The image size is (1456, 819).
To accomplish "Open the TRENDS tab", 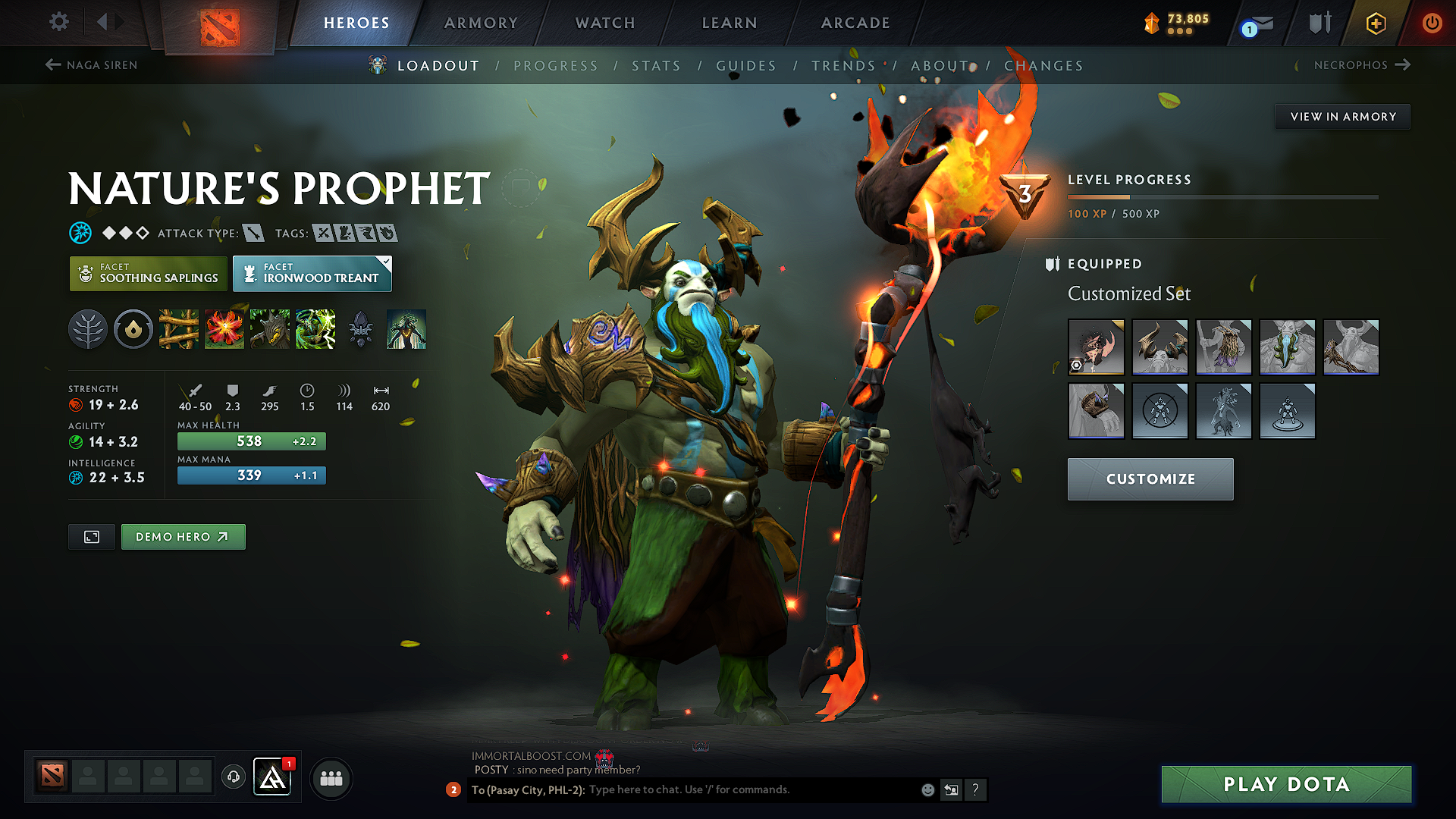I will 844,66.
